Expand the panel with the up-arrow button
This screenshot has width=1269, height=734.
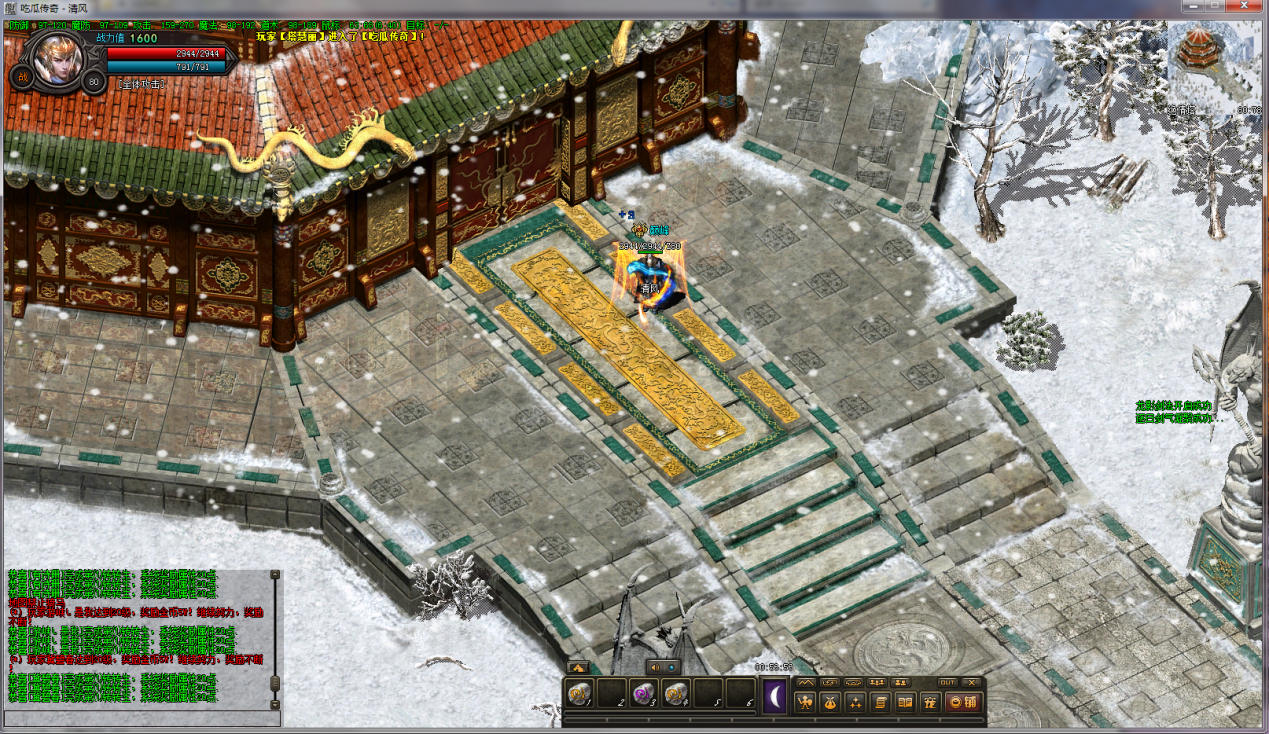click(577, 667)
